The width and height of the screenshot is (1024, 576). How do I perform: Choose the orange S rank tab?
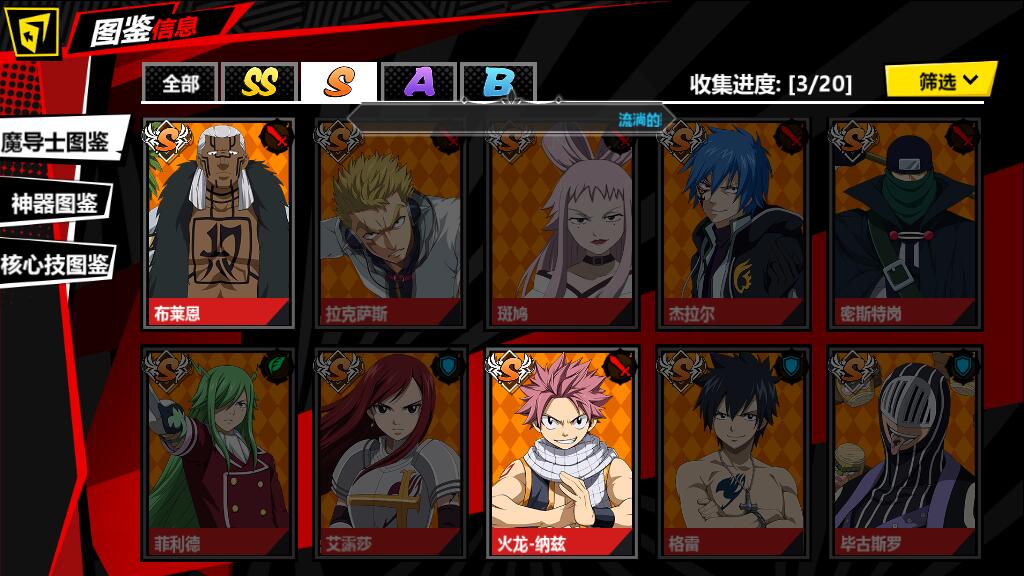[339, 83]
